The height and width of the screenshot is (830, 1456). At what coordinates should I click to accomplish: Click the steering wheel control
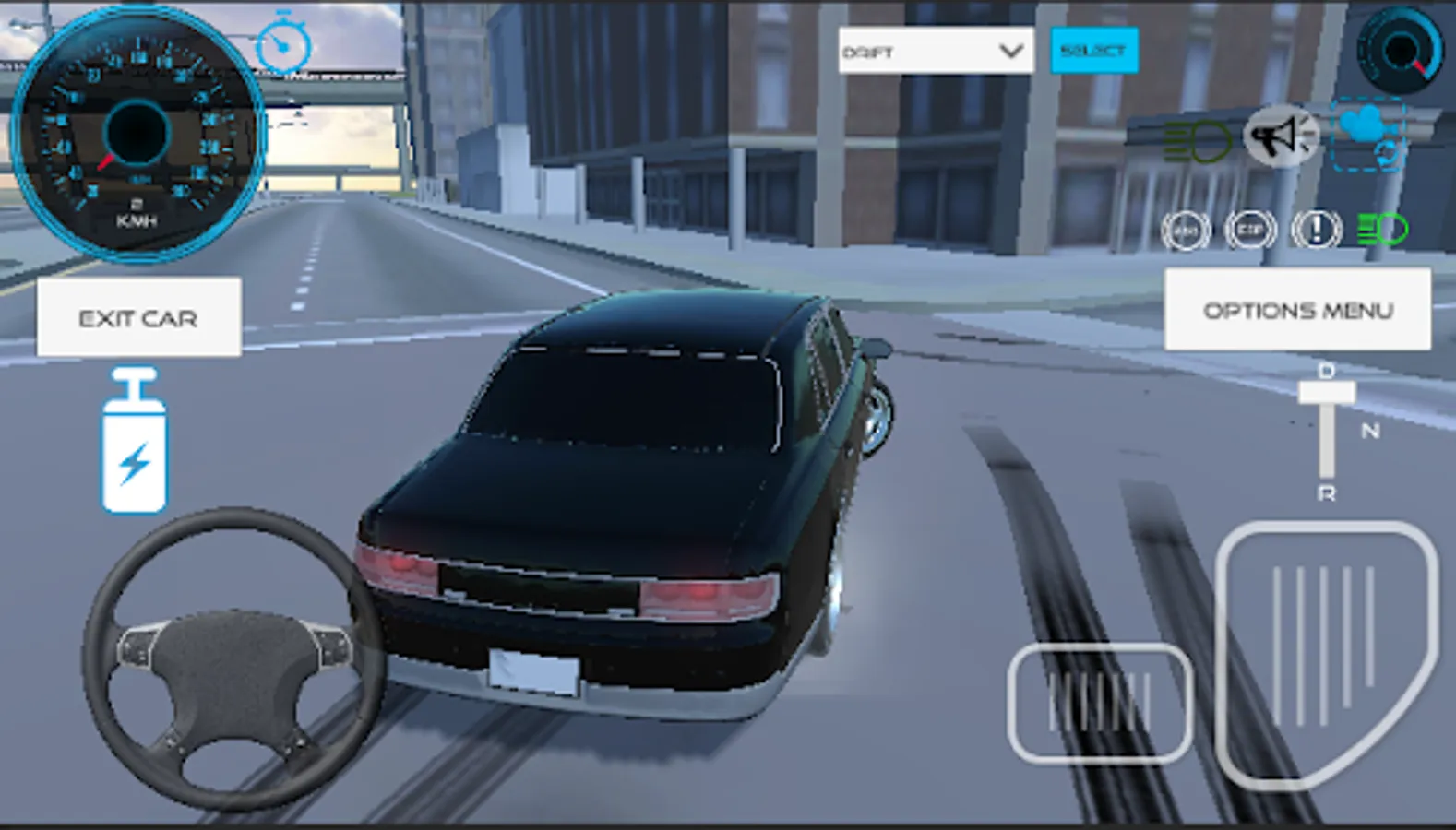point(233,658)
